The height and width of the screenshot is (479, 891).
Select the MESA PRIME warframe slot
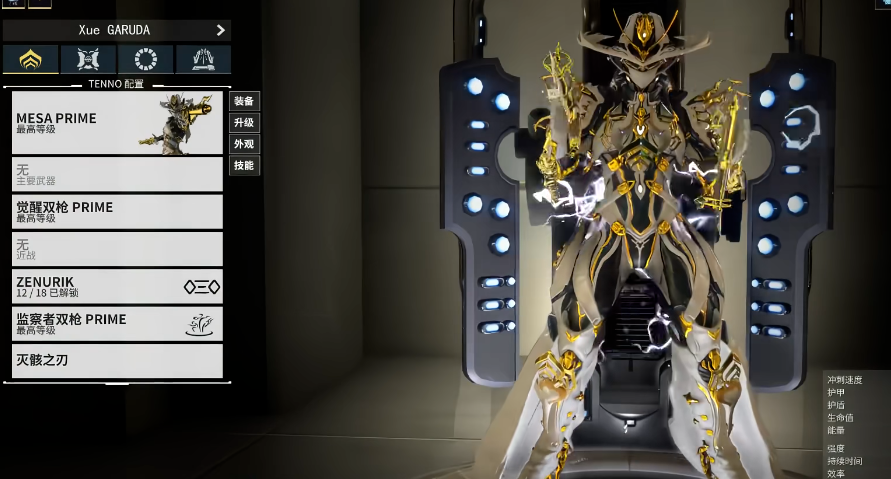click(117, 123)
